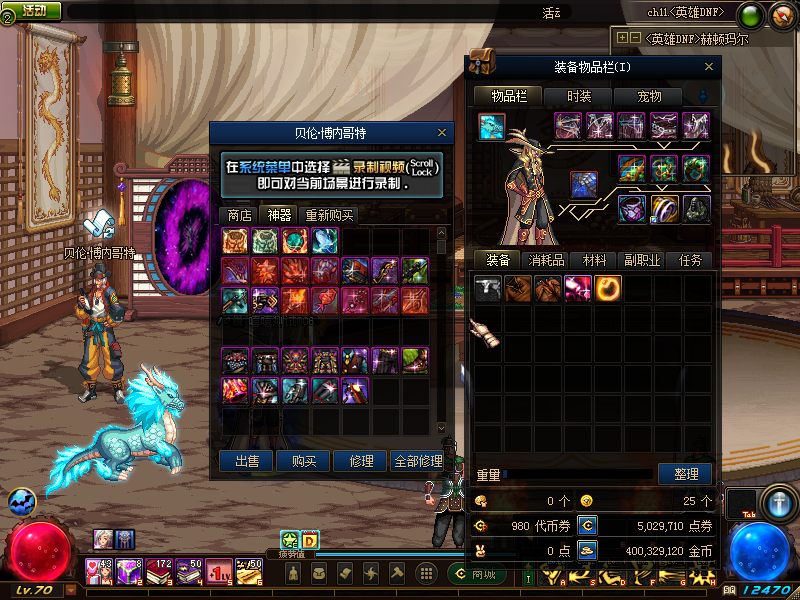Switch to the 材料 materials category

[x=595, y=260]
